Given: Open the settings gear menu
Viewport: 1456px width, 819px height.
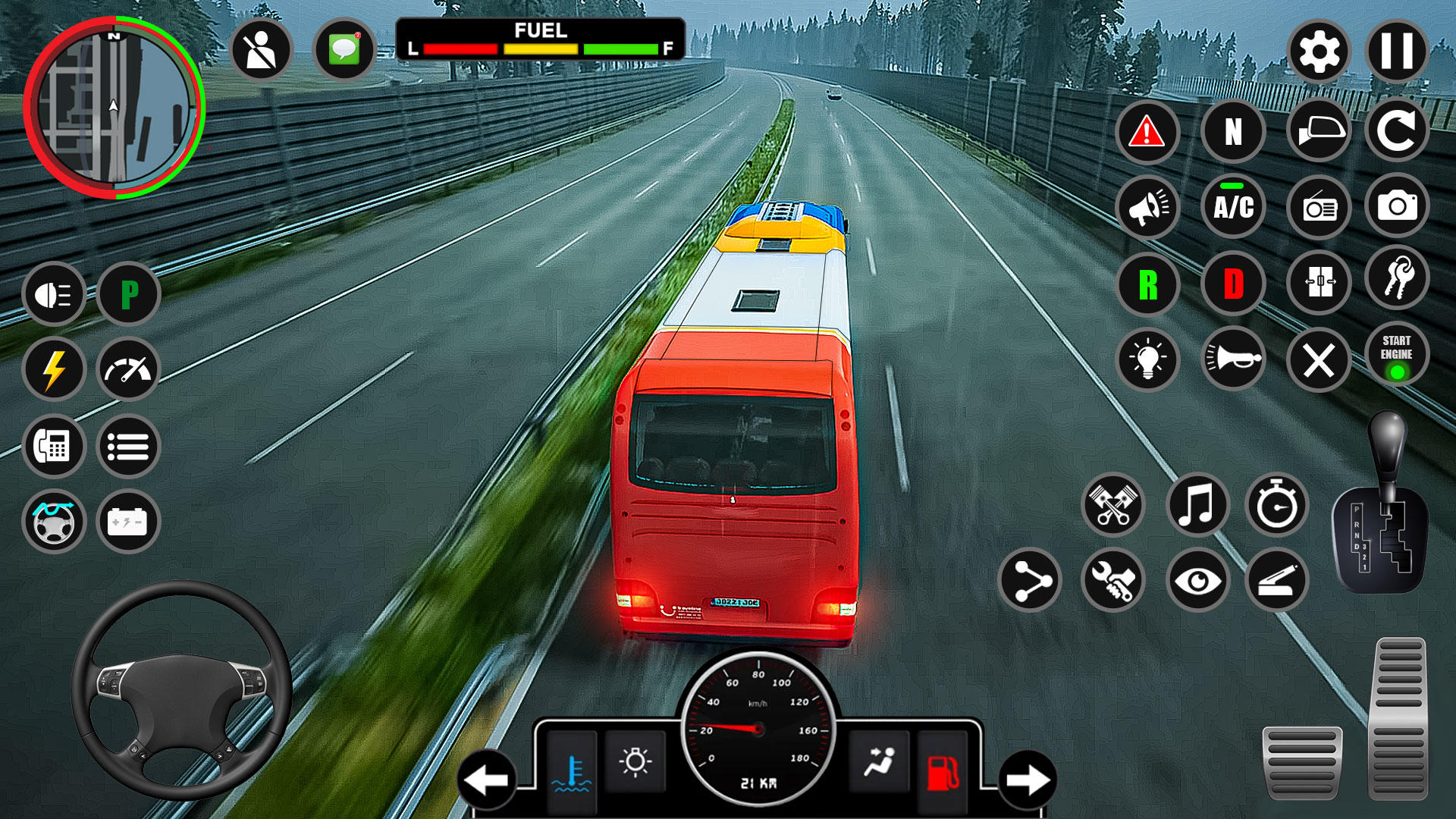Looking at the screenshot, I should [x=1317, y=50].
